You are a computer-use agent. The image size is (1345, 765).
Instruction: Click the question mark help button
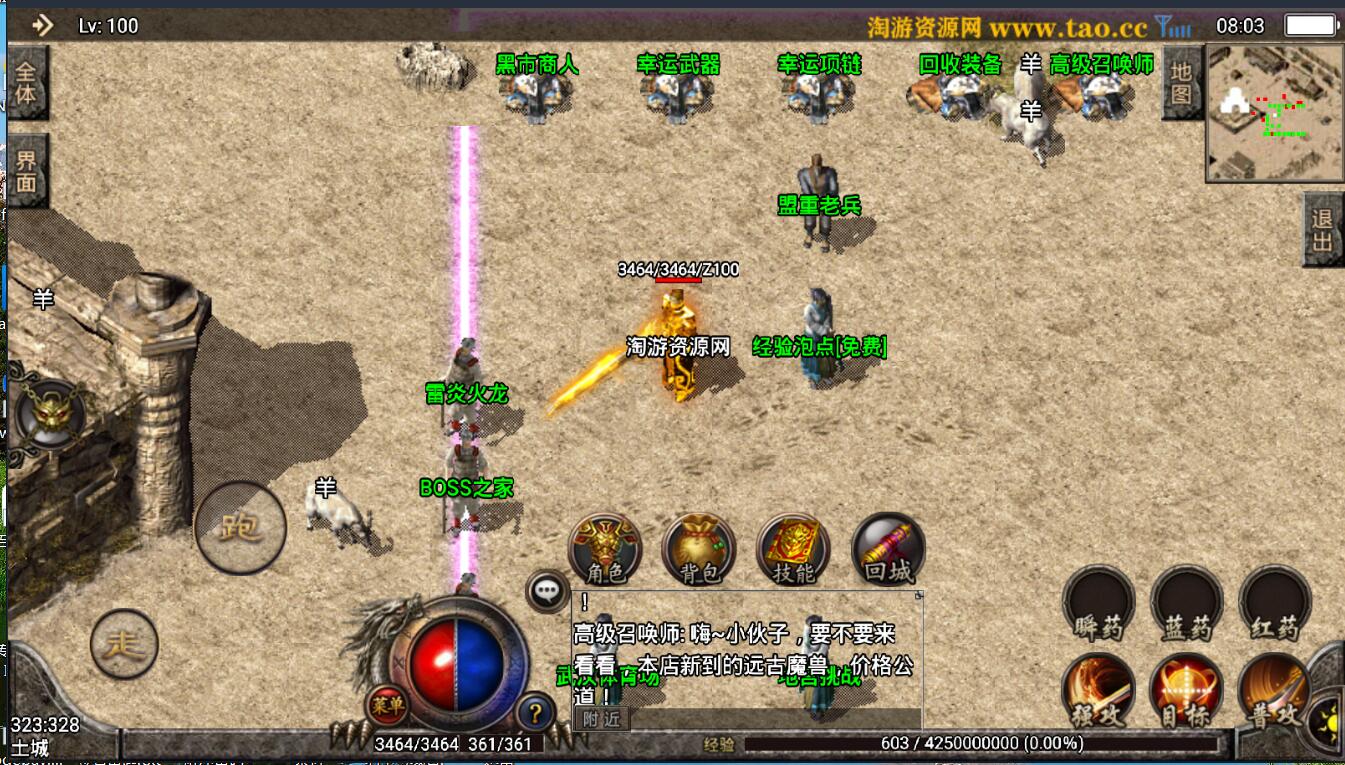[536, 712]
